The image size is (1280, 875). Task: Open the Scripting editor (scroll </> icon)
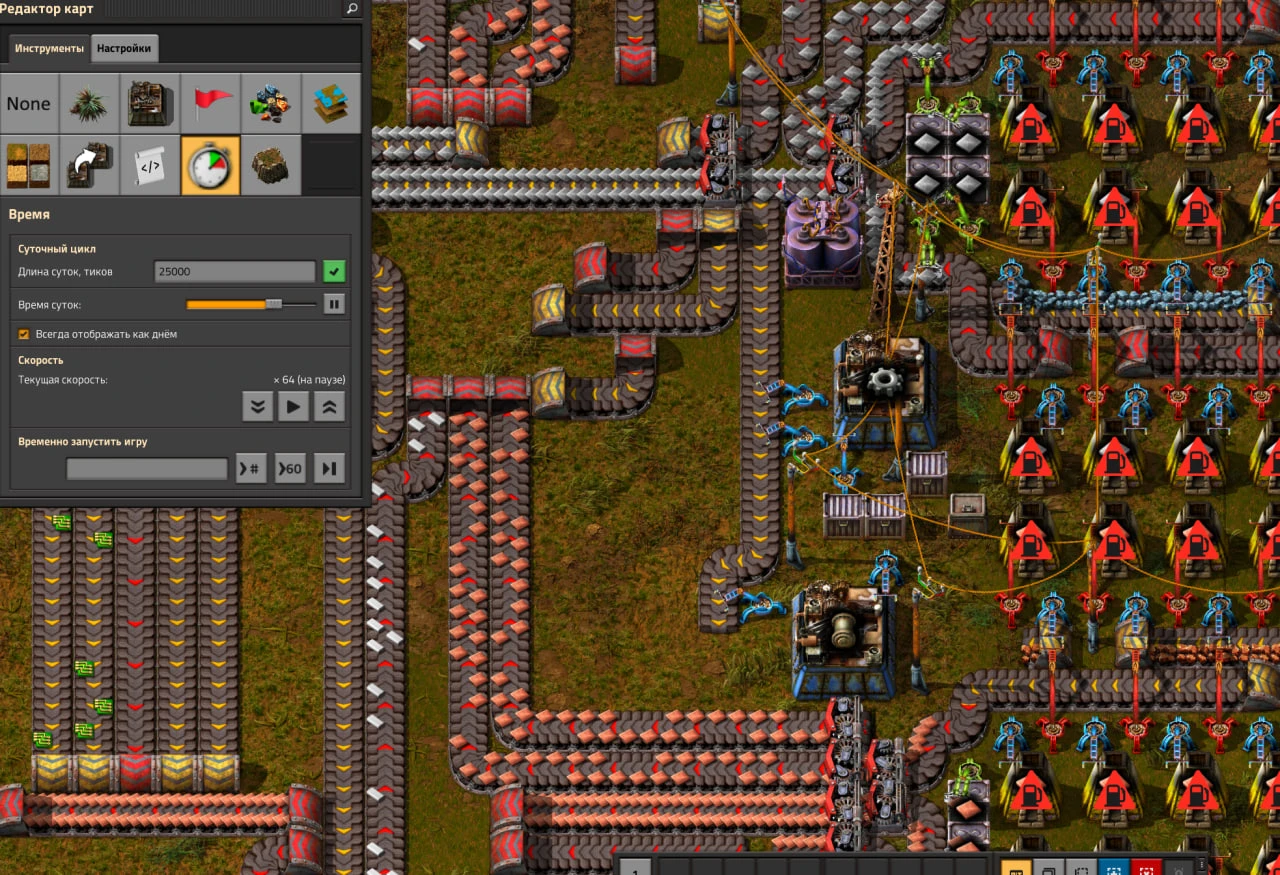point(150,165)
